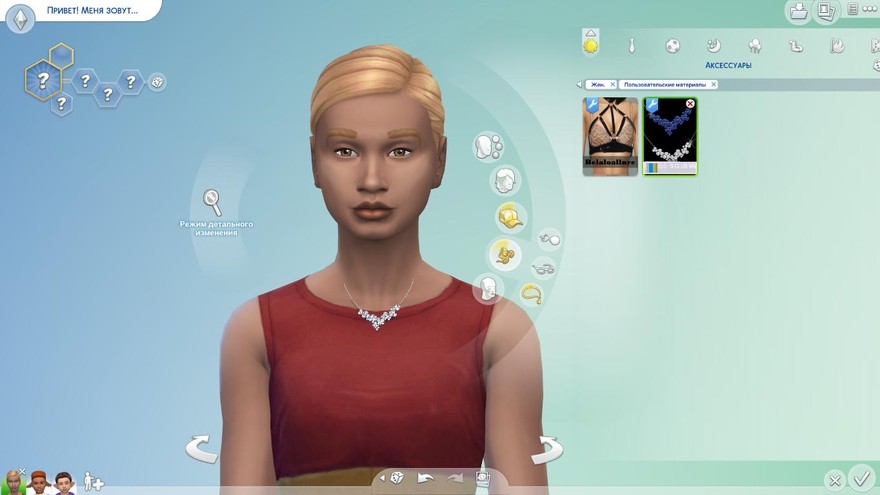The width and height of the screenshot is (880, 495).
Task: Select the hair category icon
Action: coord(505,181)
